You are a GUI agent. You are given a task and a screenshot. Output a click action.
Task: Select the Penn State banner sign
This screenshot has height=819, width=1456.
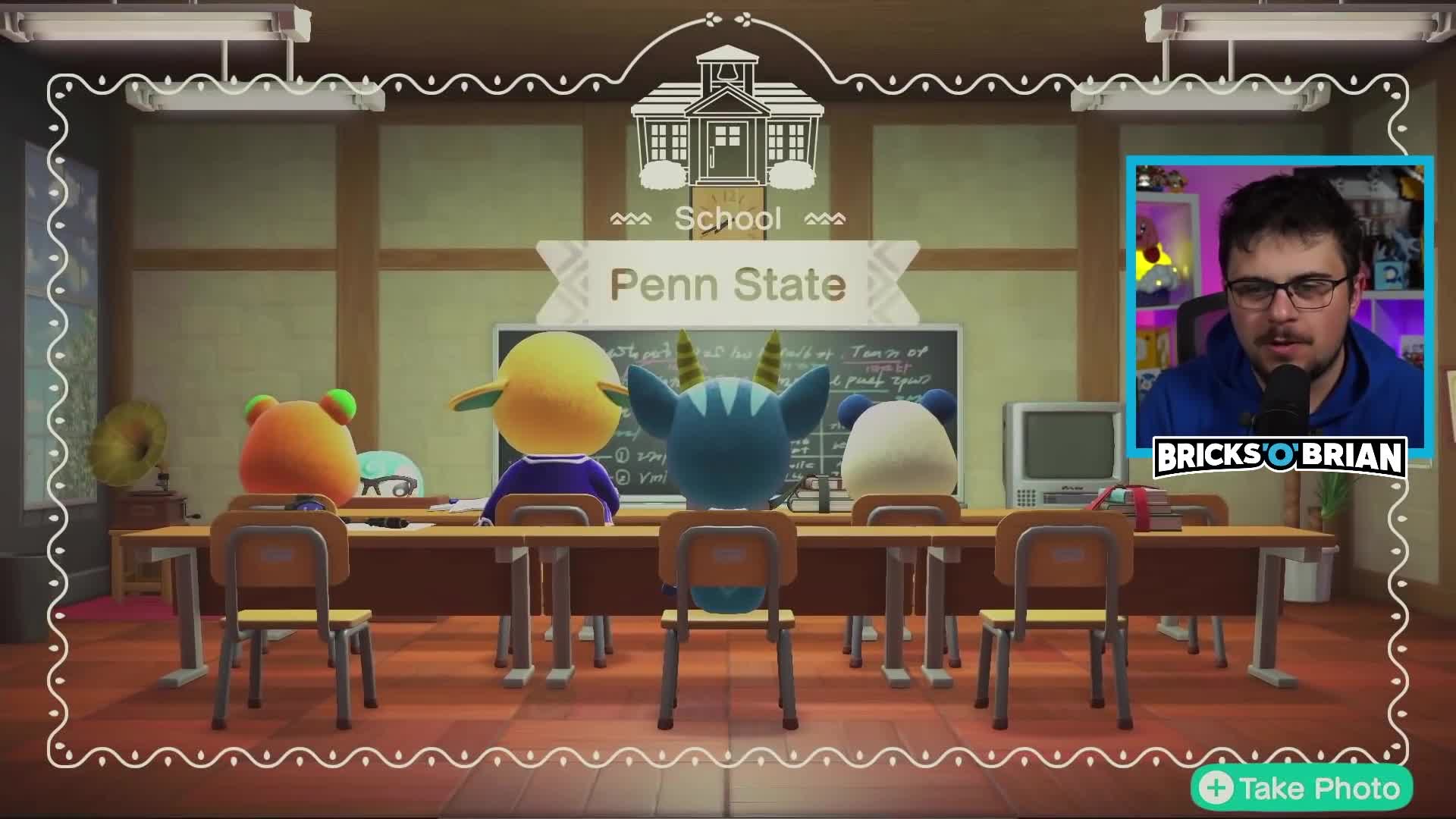pyautogui.click(x=726, y=284)
